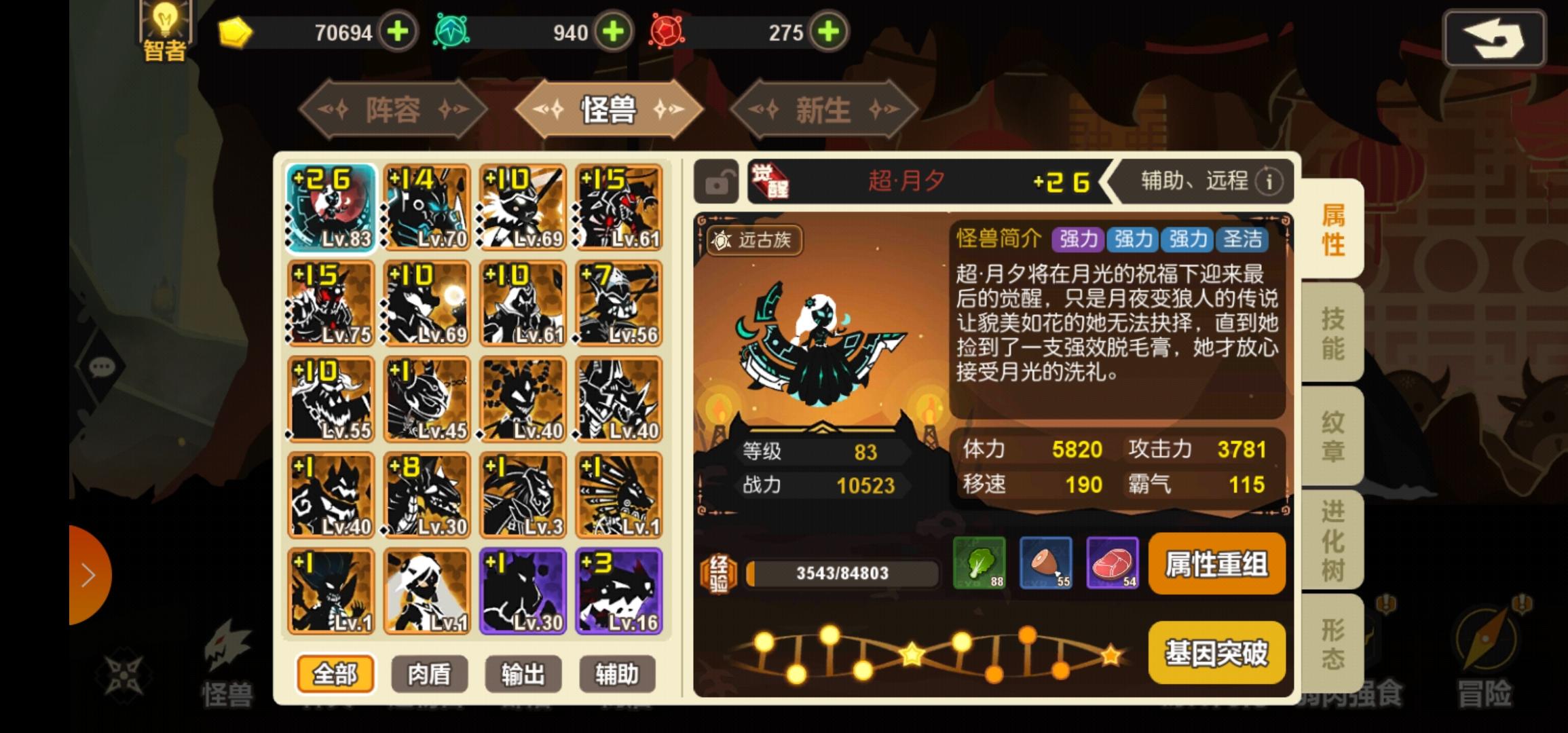Select the ham food item showing 55
Screen dimensions: 1568x733
point(1046,563)
